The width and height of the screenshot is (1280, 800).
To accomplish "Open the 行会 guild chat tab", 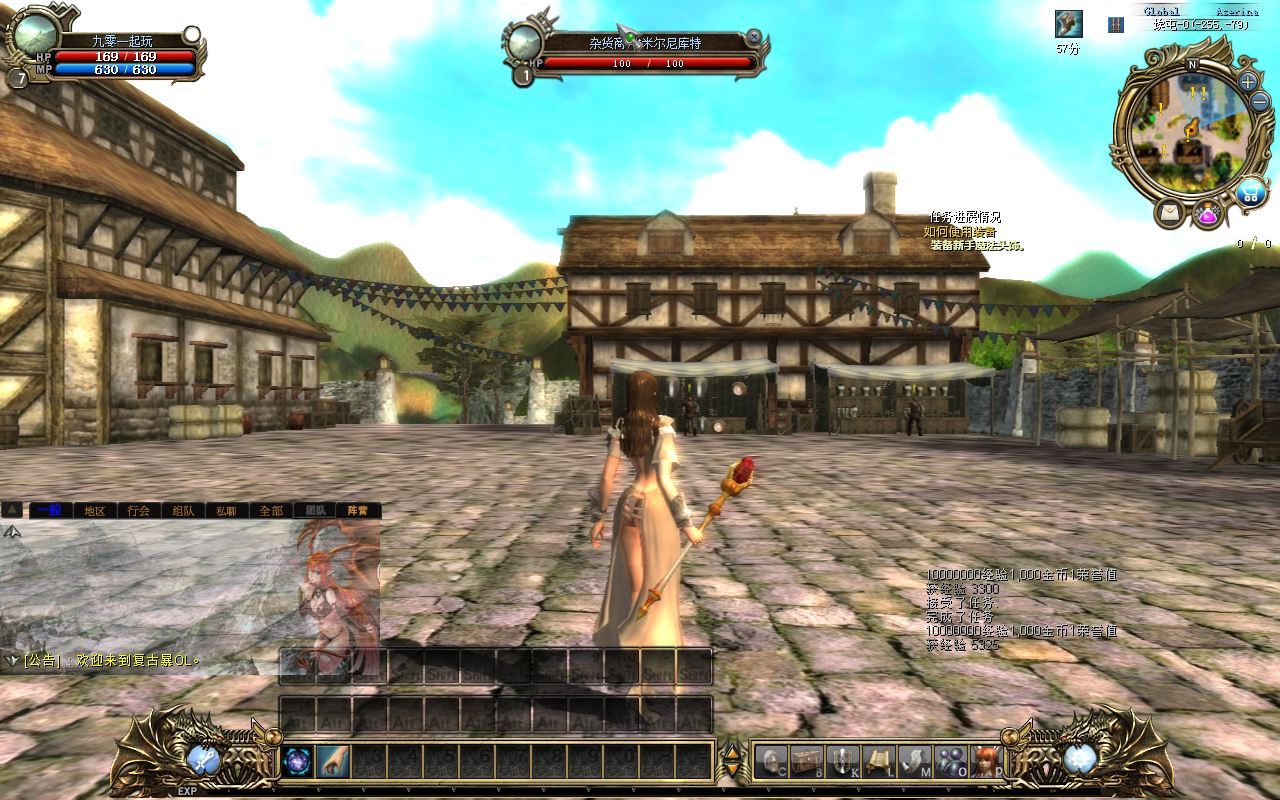I will [138, 510].
